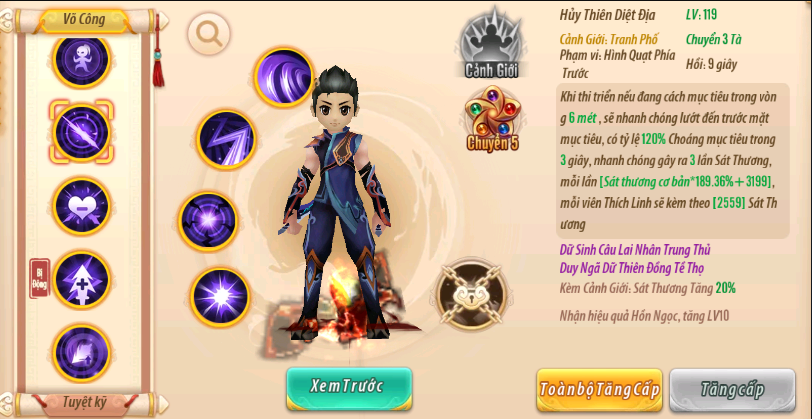Select the starburst flash equipped skill

pos(220,297)
